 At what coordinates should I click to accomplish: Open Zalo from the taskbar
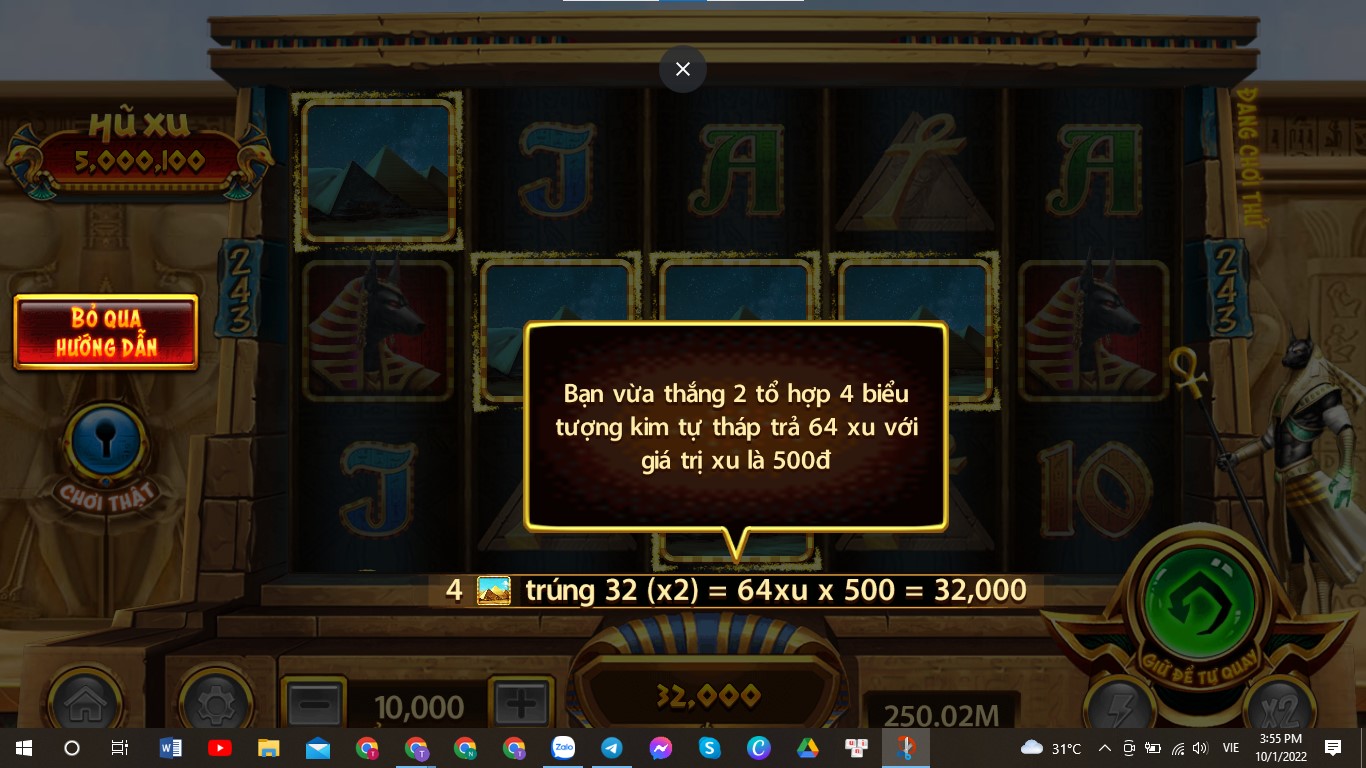563,747
